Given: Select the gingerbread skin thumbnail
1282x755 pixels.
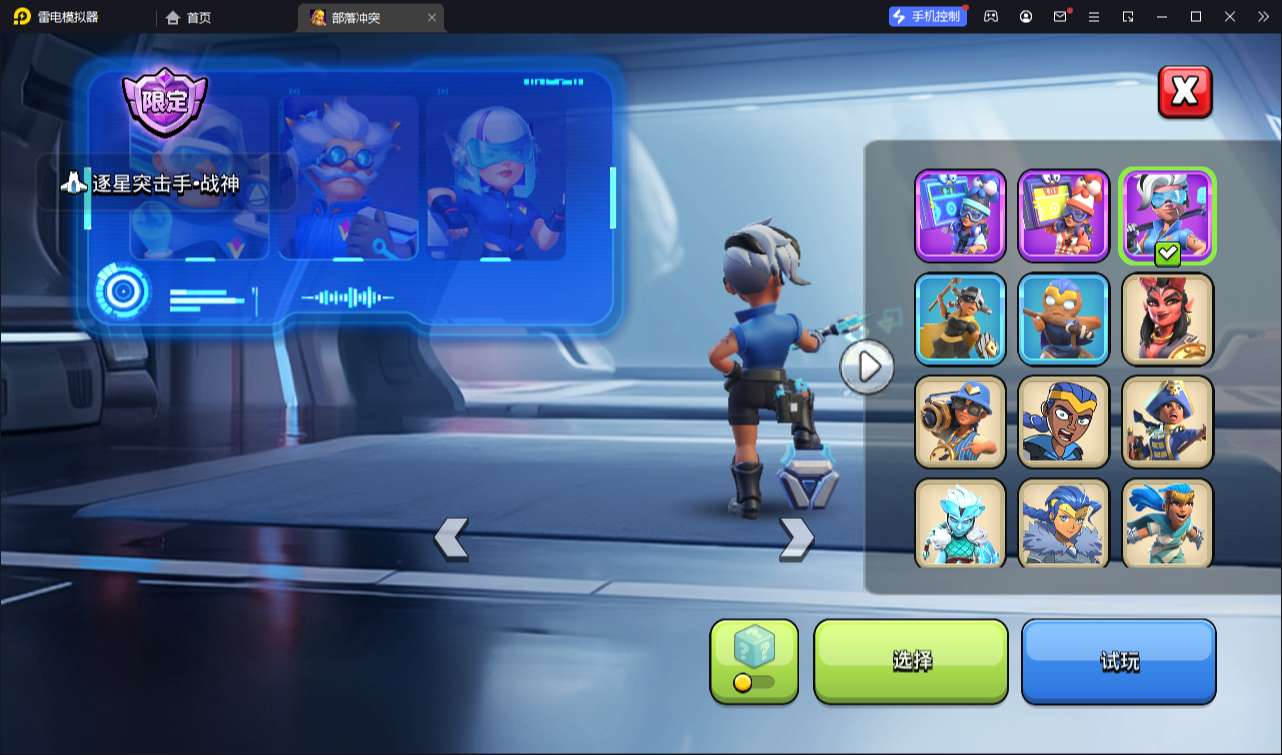Looking at the screenshot, I should tap(1063, 318).
